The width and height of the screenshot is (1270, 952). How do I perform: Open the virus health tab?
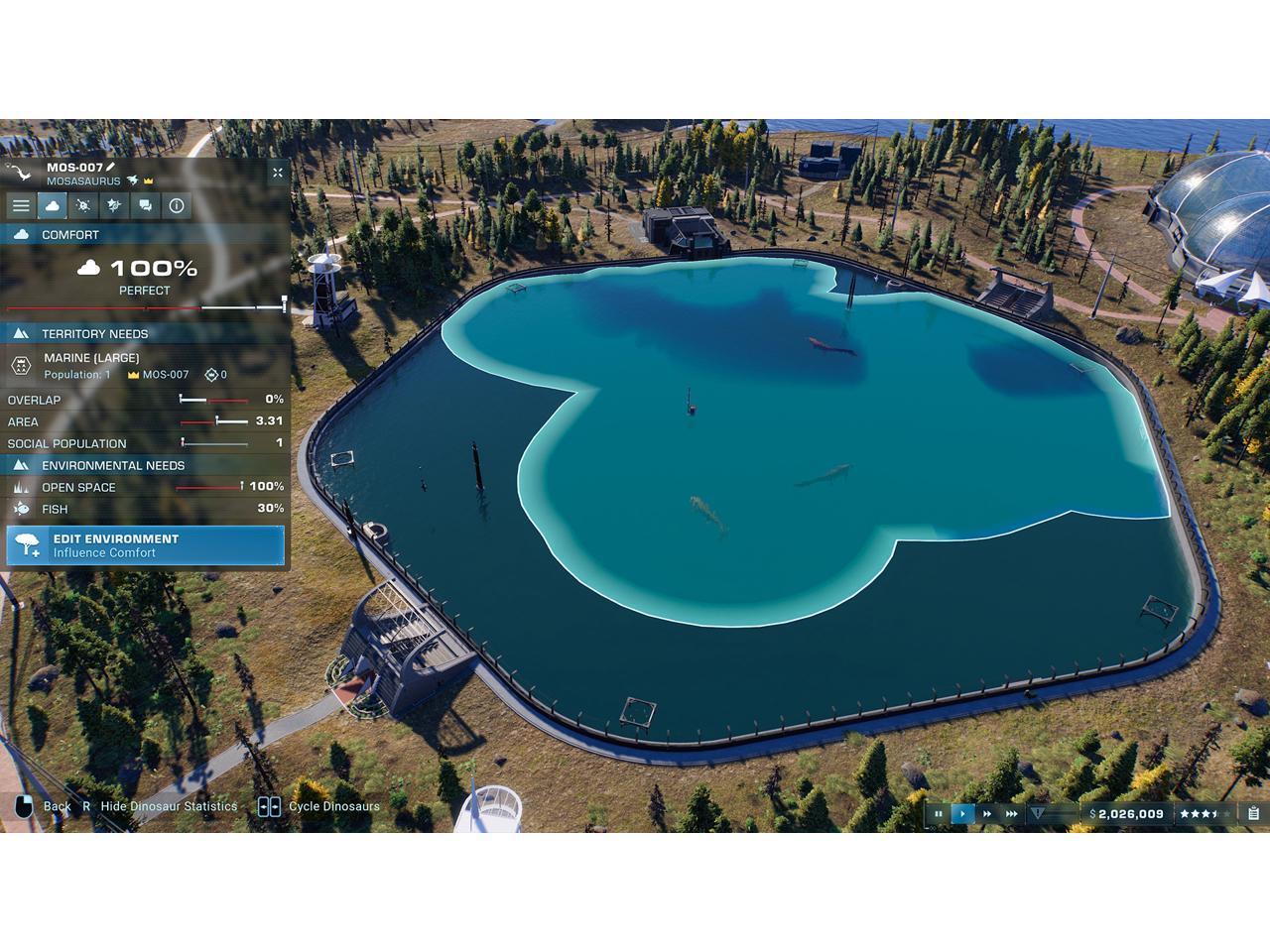tap(83, 205)
